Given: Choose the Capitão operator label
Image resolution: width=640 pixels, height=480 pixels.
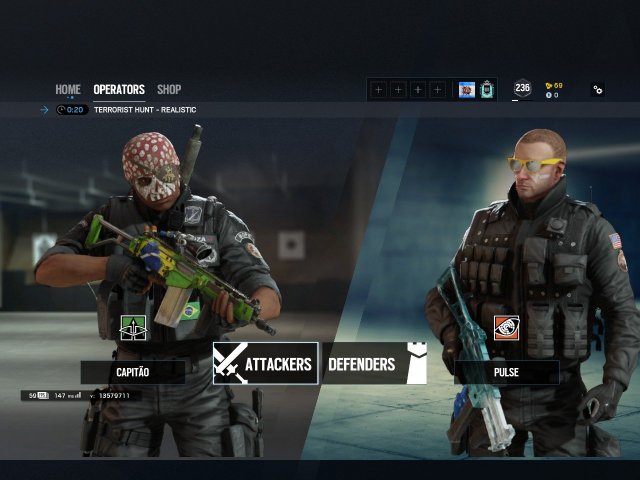Looking at the screenshot, I should 133,372.
